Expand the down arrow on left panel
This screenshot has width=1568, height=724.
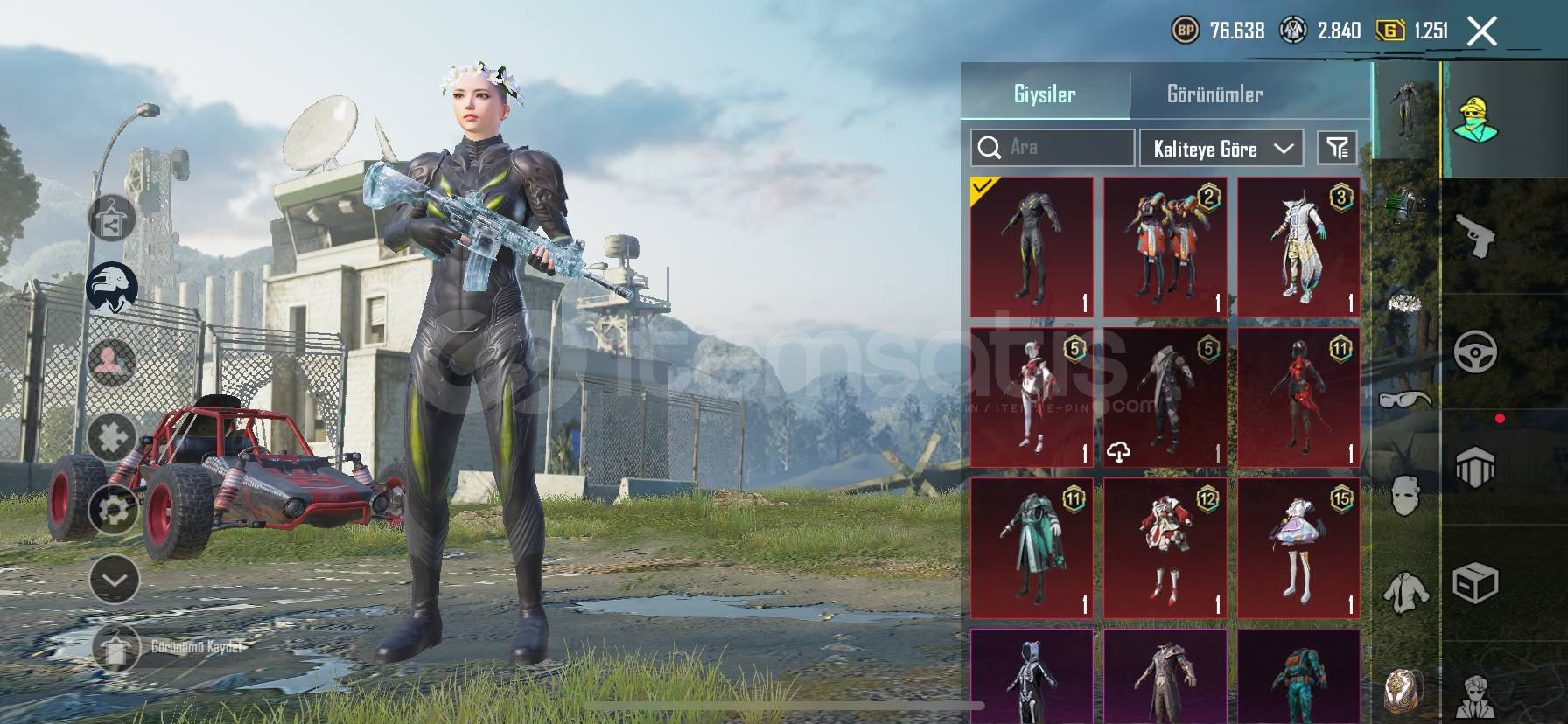point(115,580)
